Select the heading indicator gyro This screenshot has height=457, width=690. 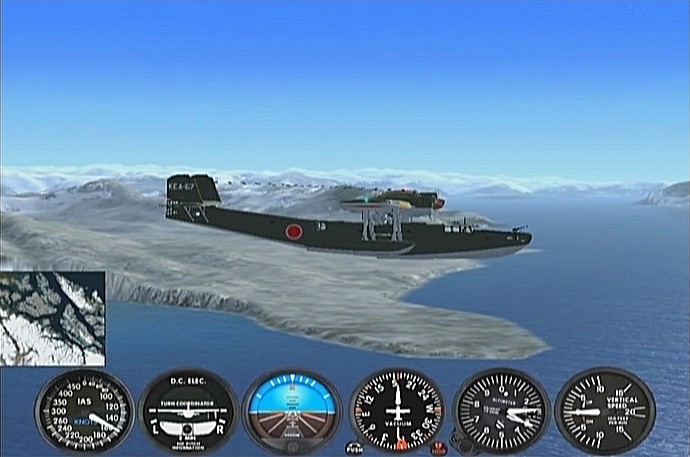397,411
